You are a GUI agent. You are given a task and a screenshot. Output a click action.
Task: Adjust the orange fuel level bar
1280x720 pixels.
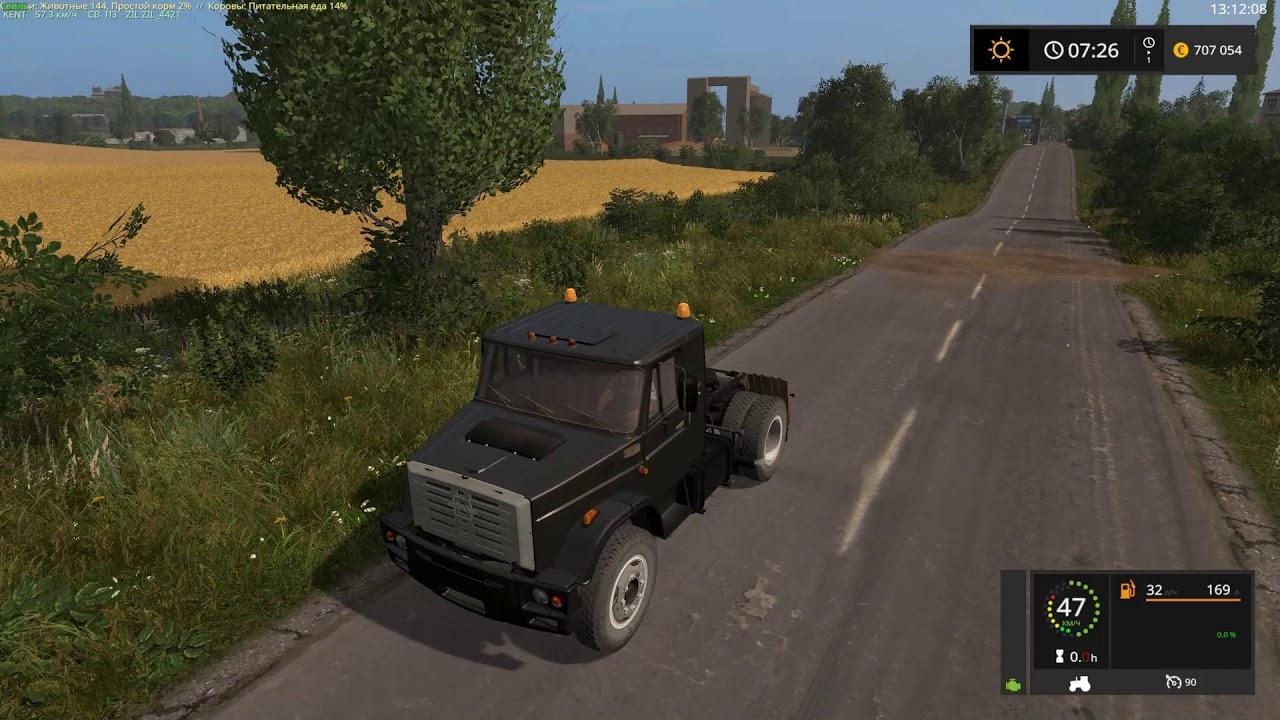coord(1195,600)
